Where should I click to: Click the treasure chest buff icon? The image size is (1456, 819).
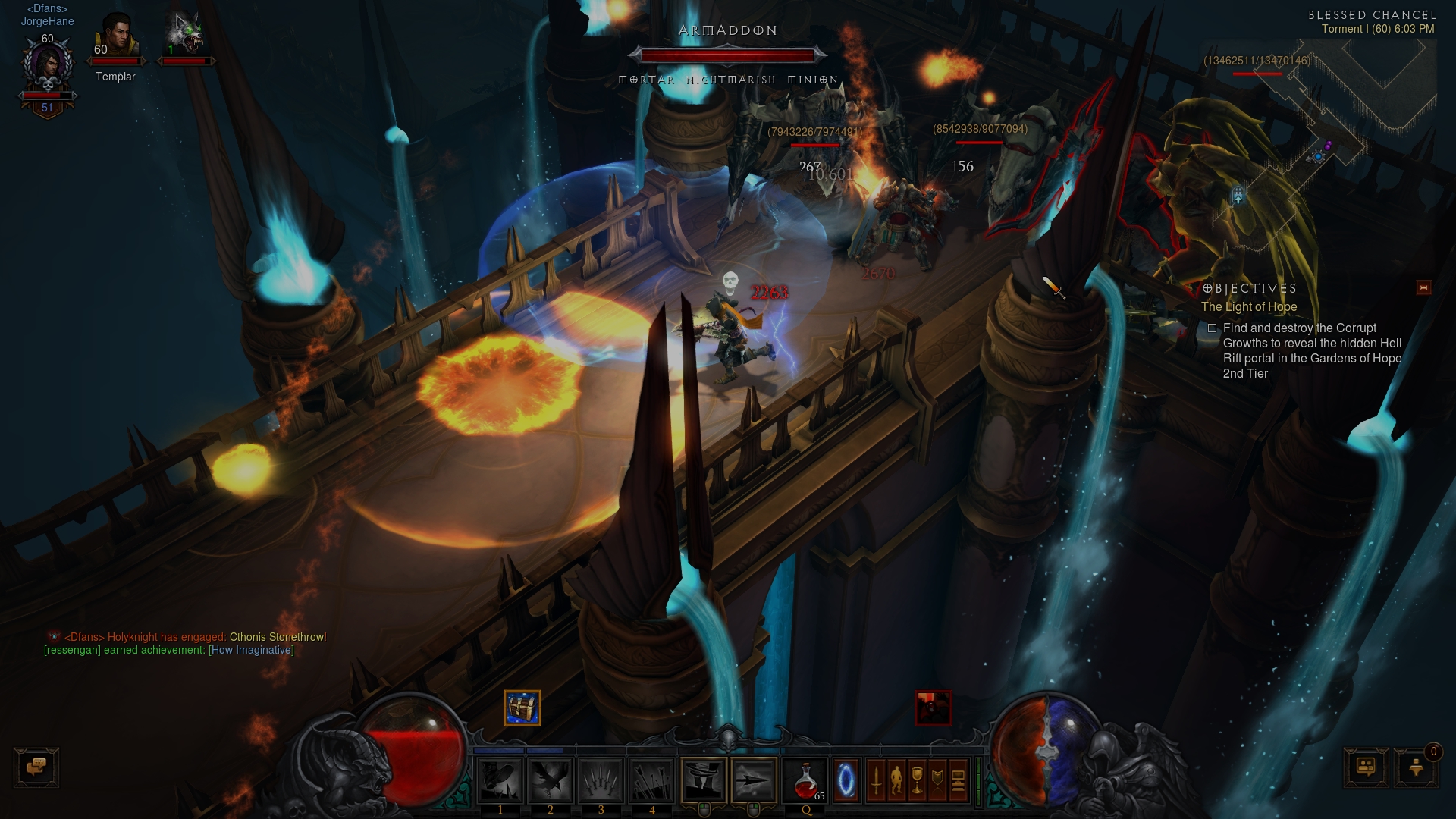(522, 708)
